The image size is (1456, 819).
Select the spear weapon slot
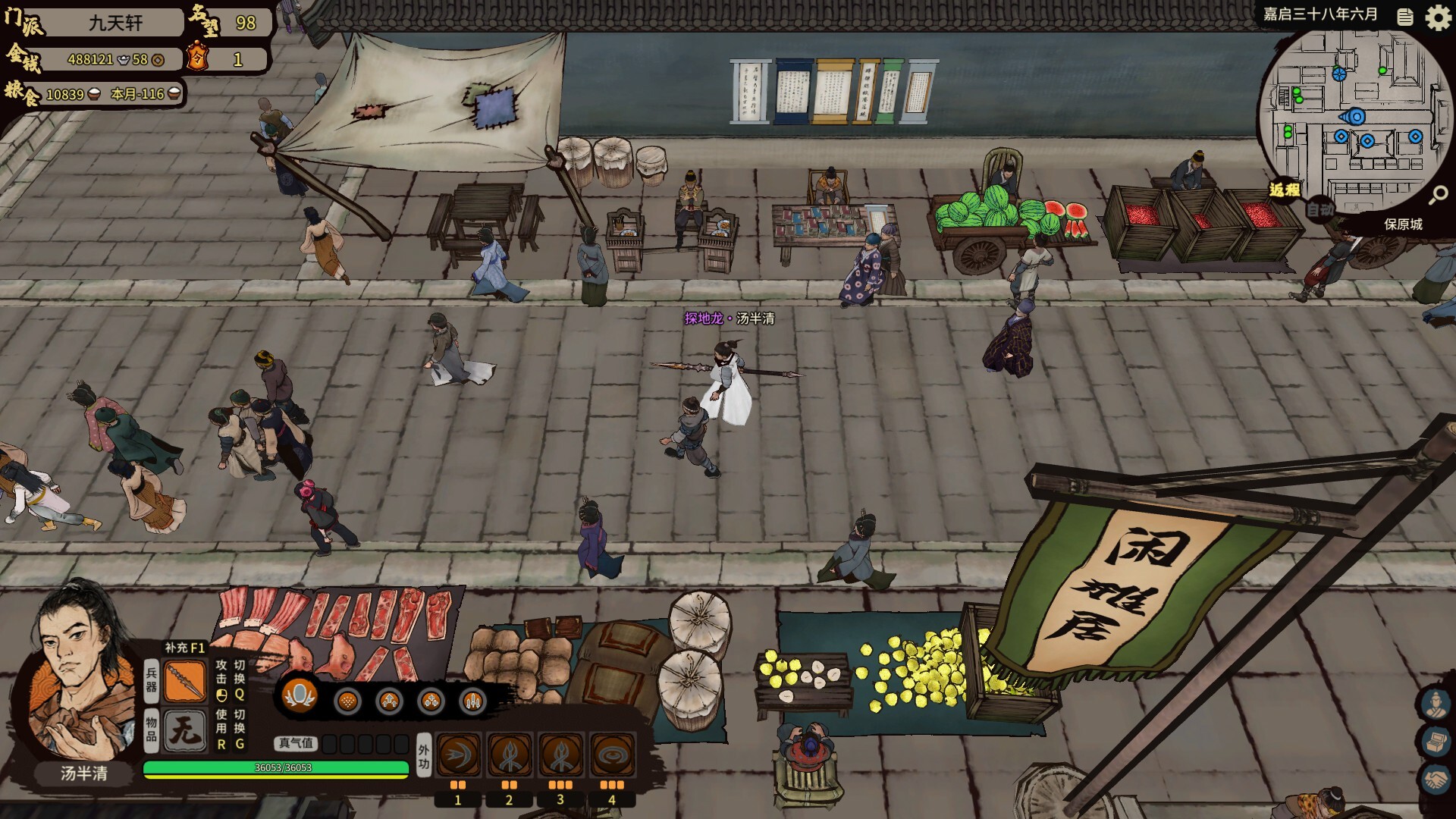(185, 680)
